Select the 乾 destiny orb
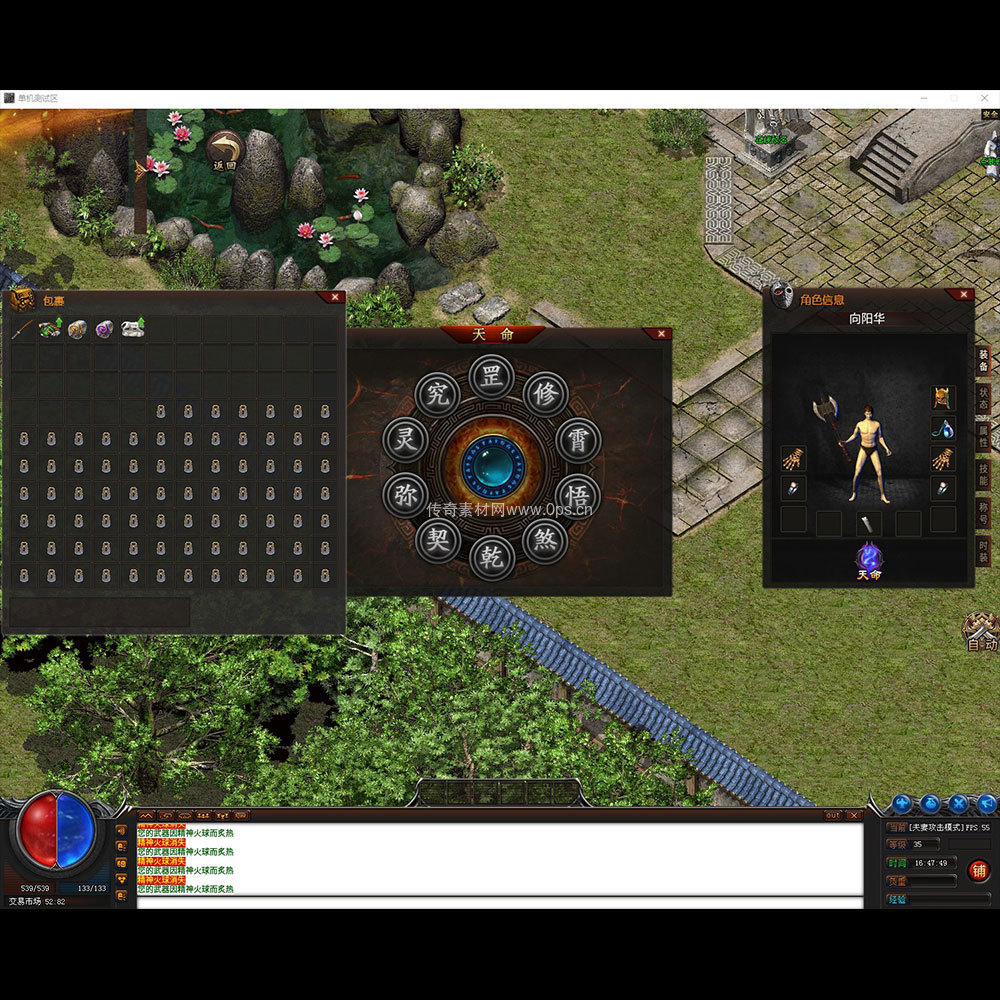 (492, 557)
